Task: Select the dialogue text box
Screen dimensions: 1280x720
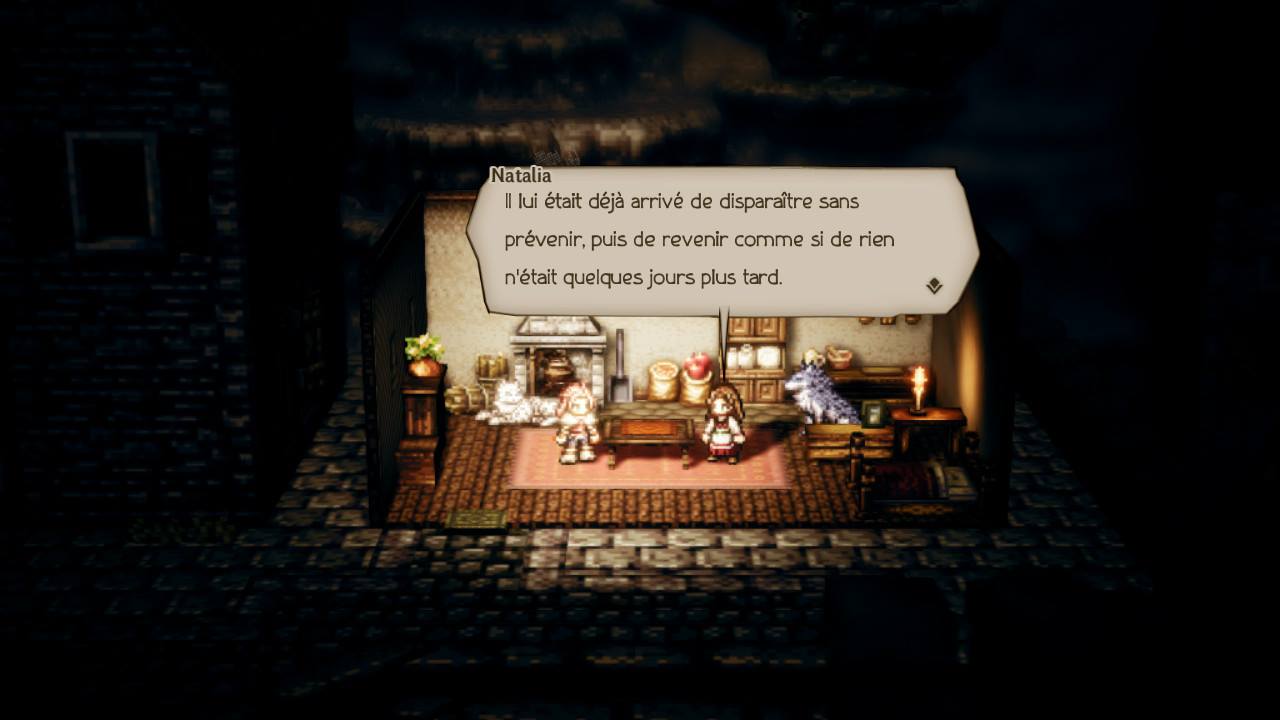Action: (x=700, y=238)
